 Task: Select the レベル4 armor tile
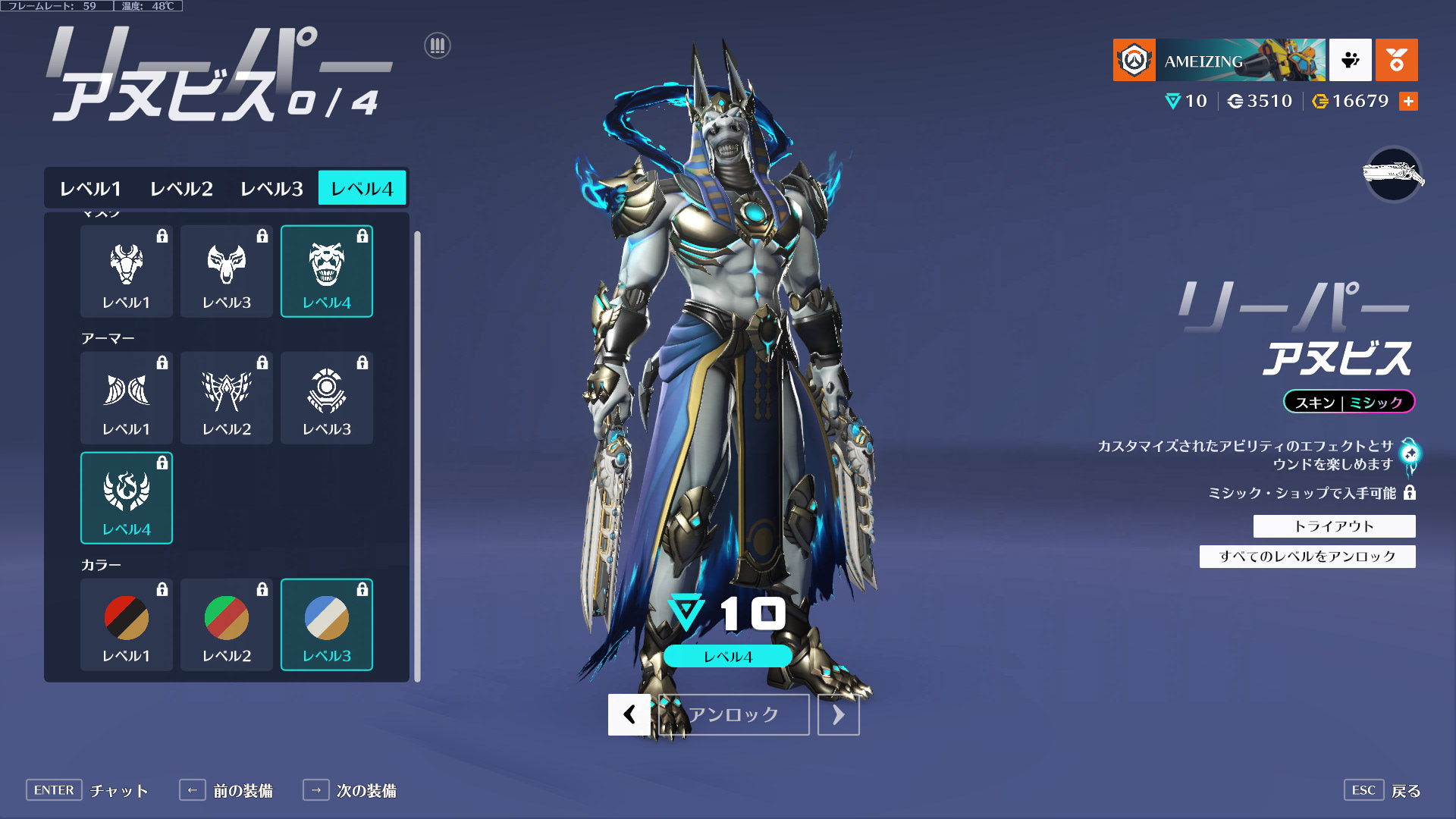click(127, 497)
